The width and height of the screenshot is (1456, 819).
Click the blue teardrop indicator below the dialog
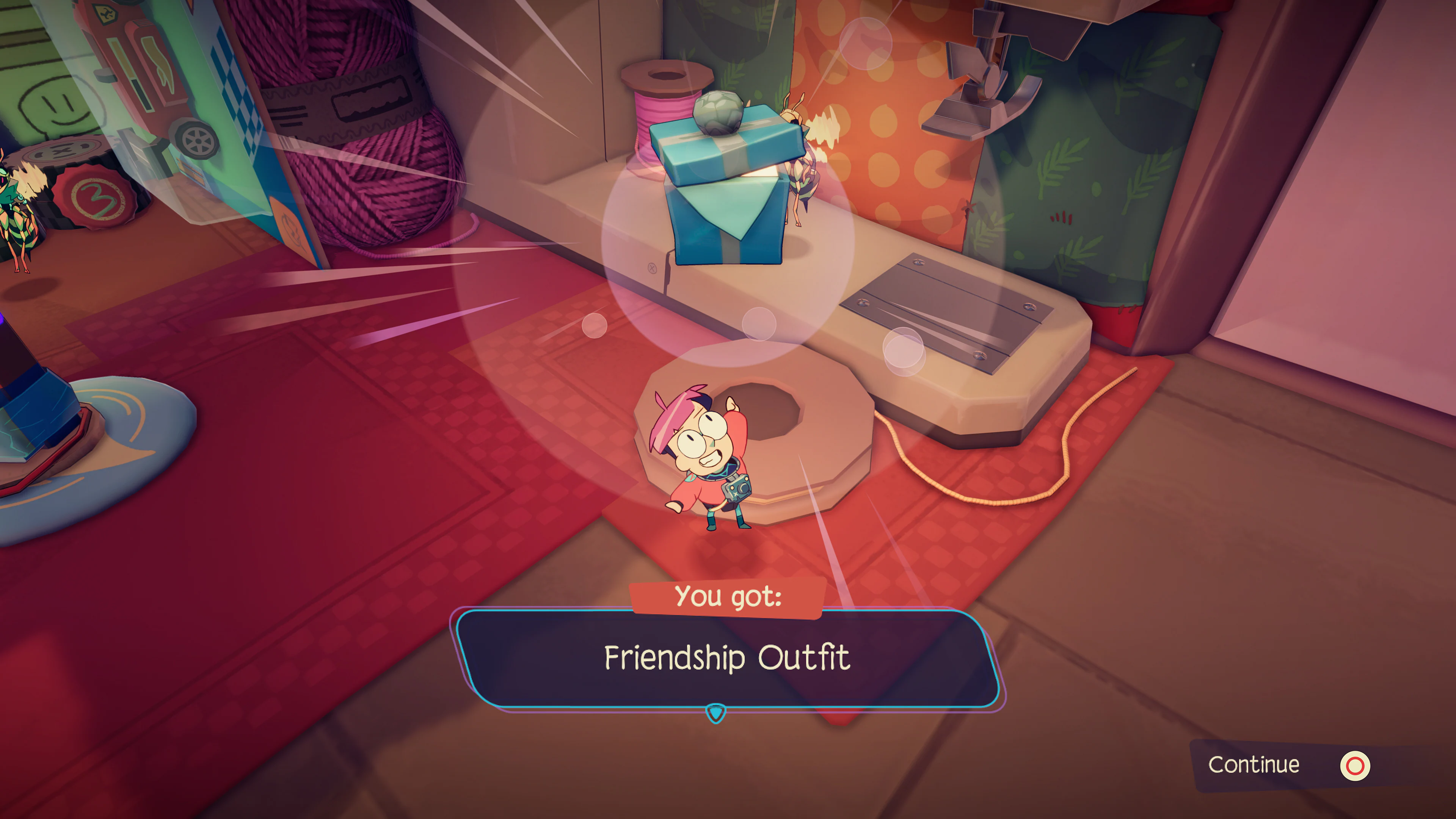(x=717, y=714)
